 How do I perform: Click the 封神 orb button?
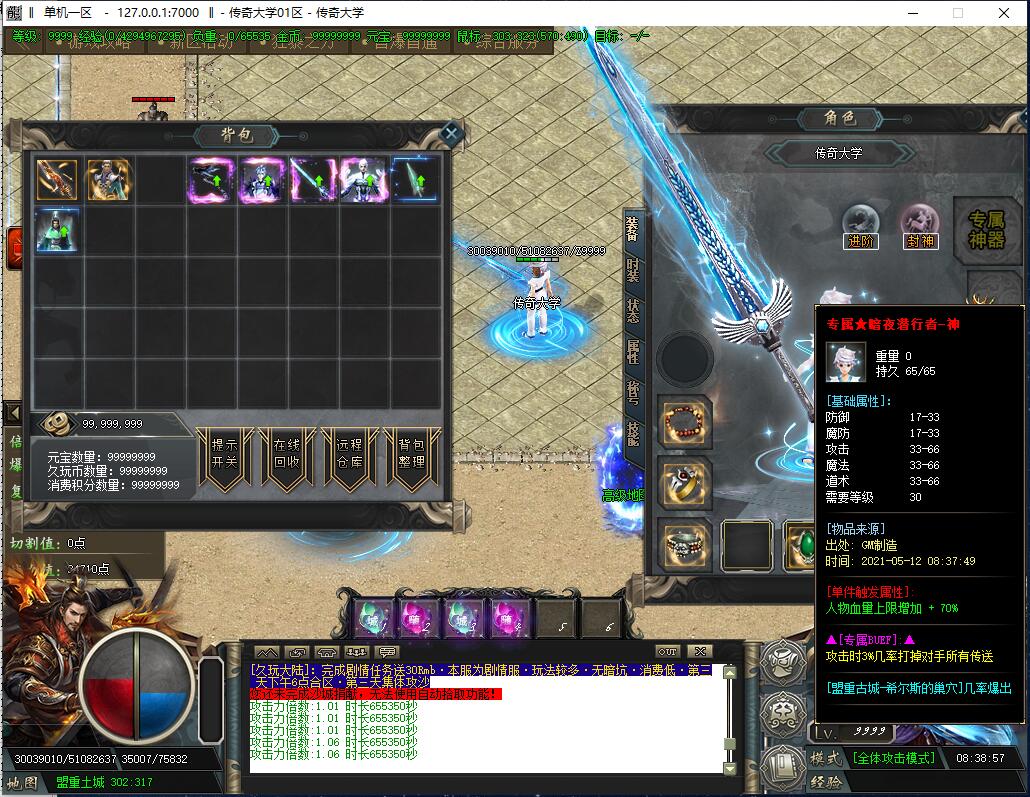pyautogui.click(x=919, y=224)
